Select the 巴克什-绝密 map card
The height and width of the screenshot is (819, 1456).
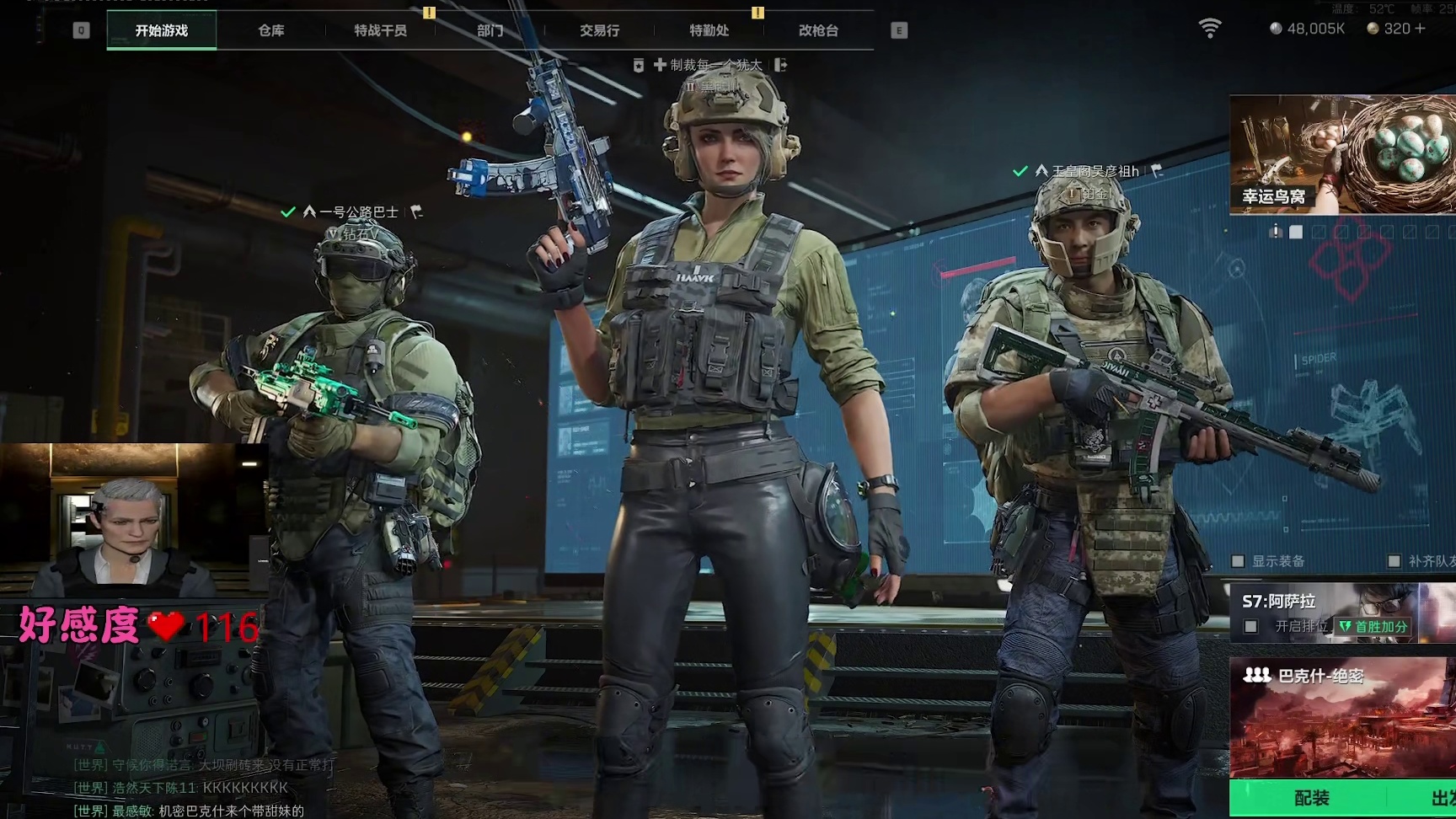[1342, 718]
